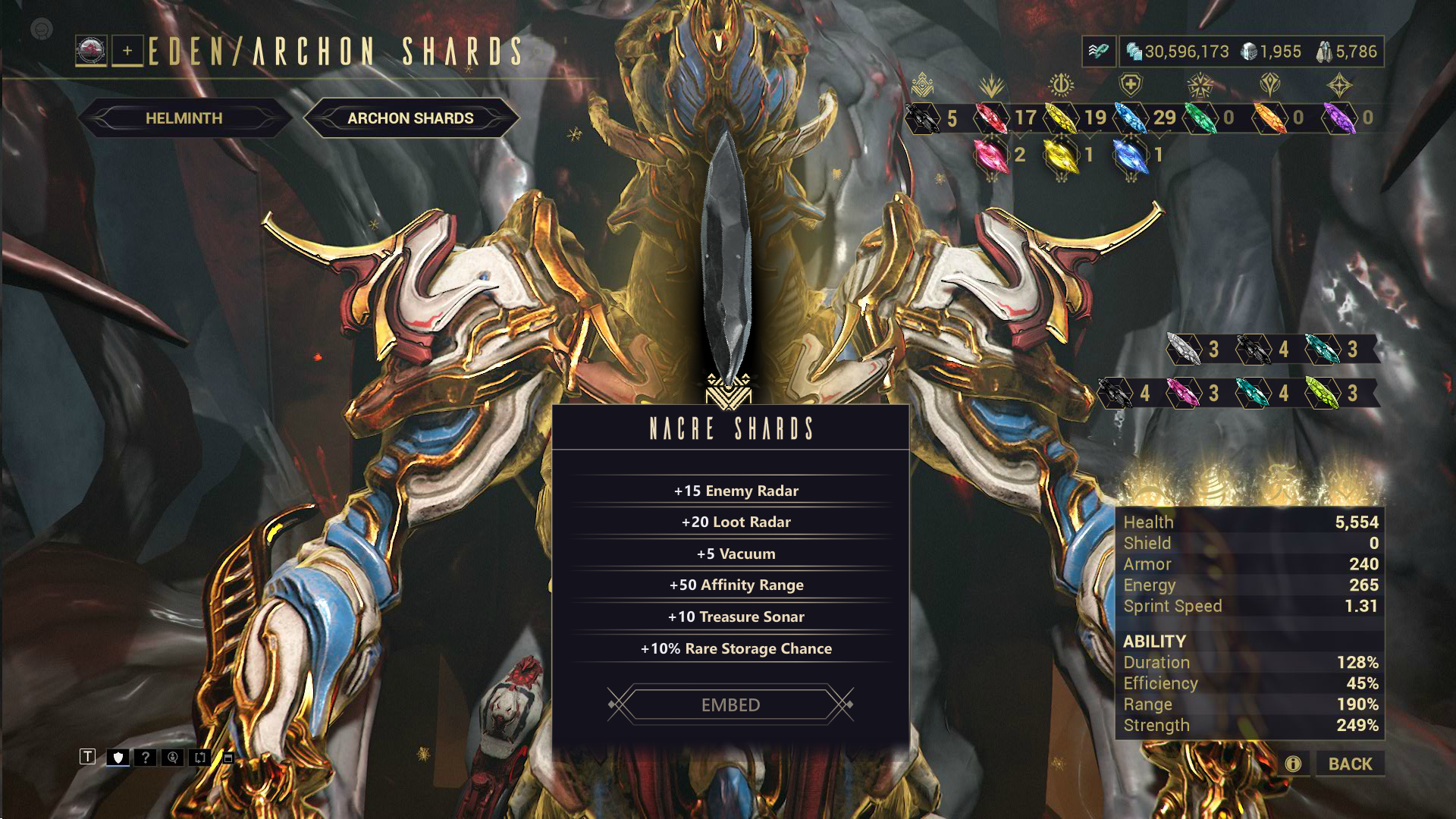Viewport: 1456px width, 819px height.
Task: Click the Embed button
Action: [730, 704]
